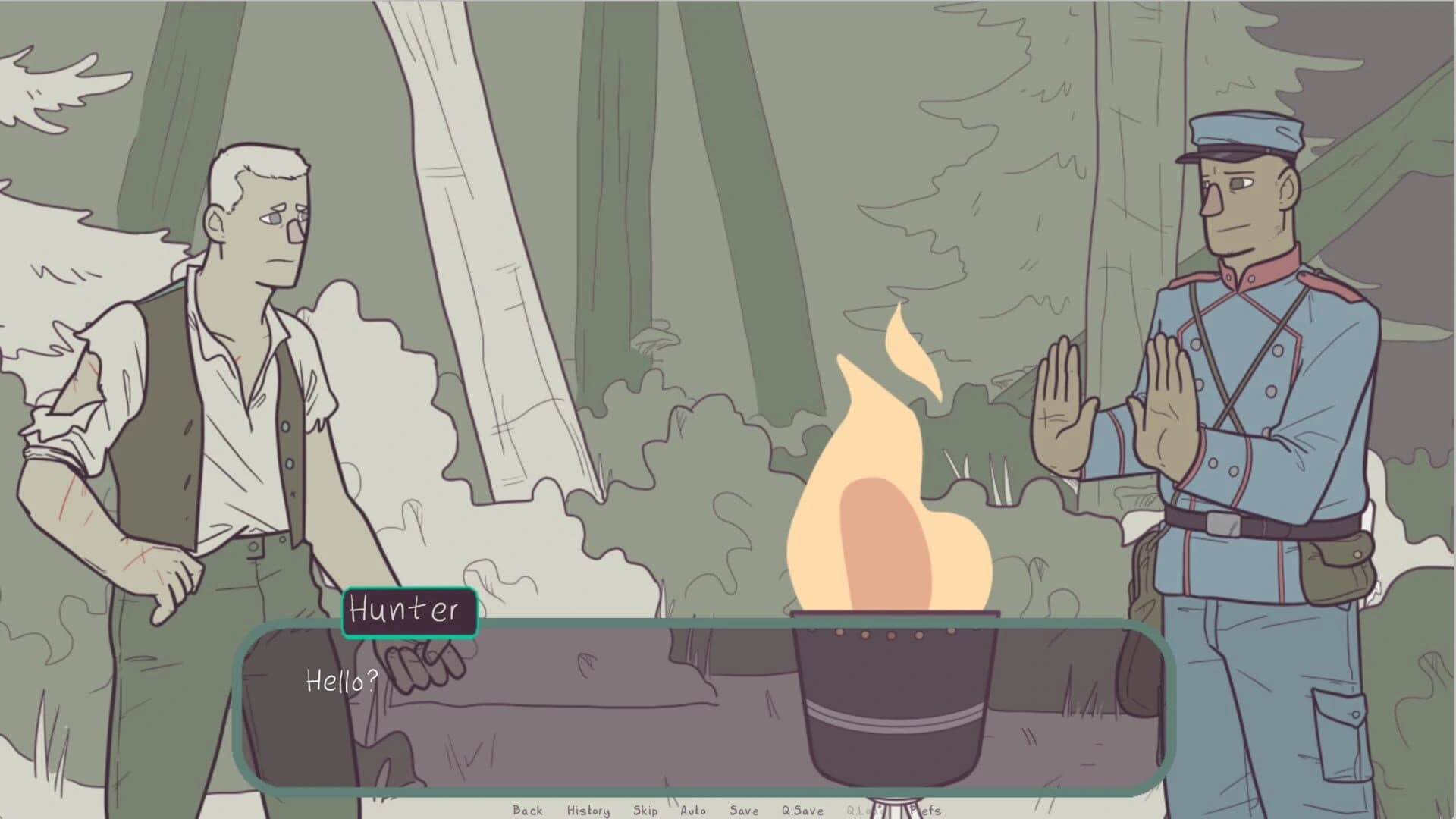Open the History log
The height and width of the screenshot is (819, 1456).
(588, 811)
